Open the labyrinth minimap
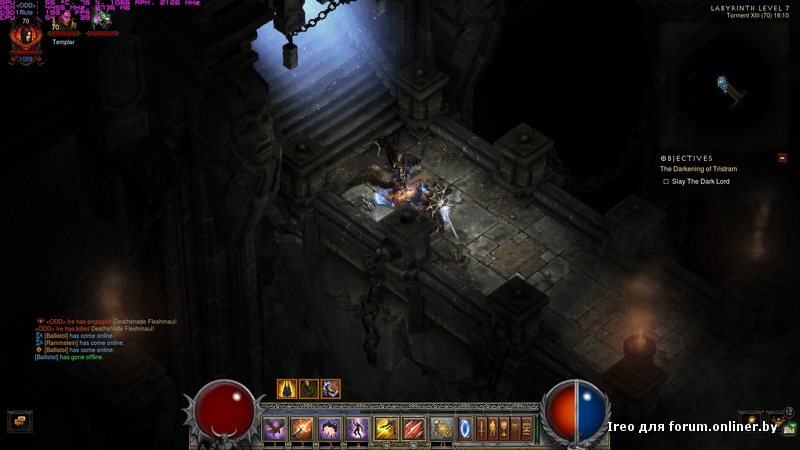The height and width of the screenshot is (450, 800). click(x=728, y=88)
